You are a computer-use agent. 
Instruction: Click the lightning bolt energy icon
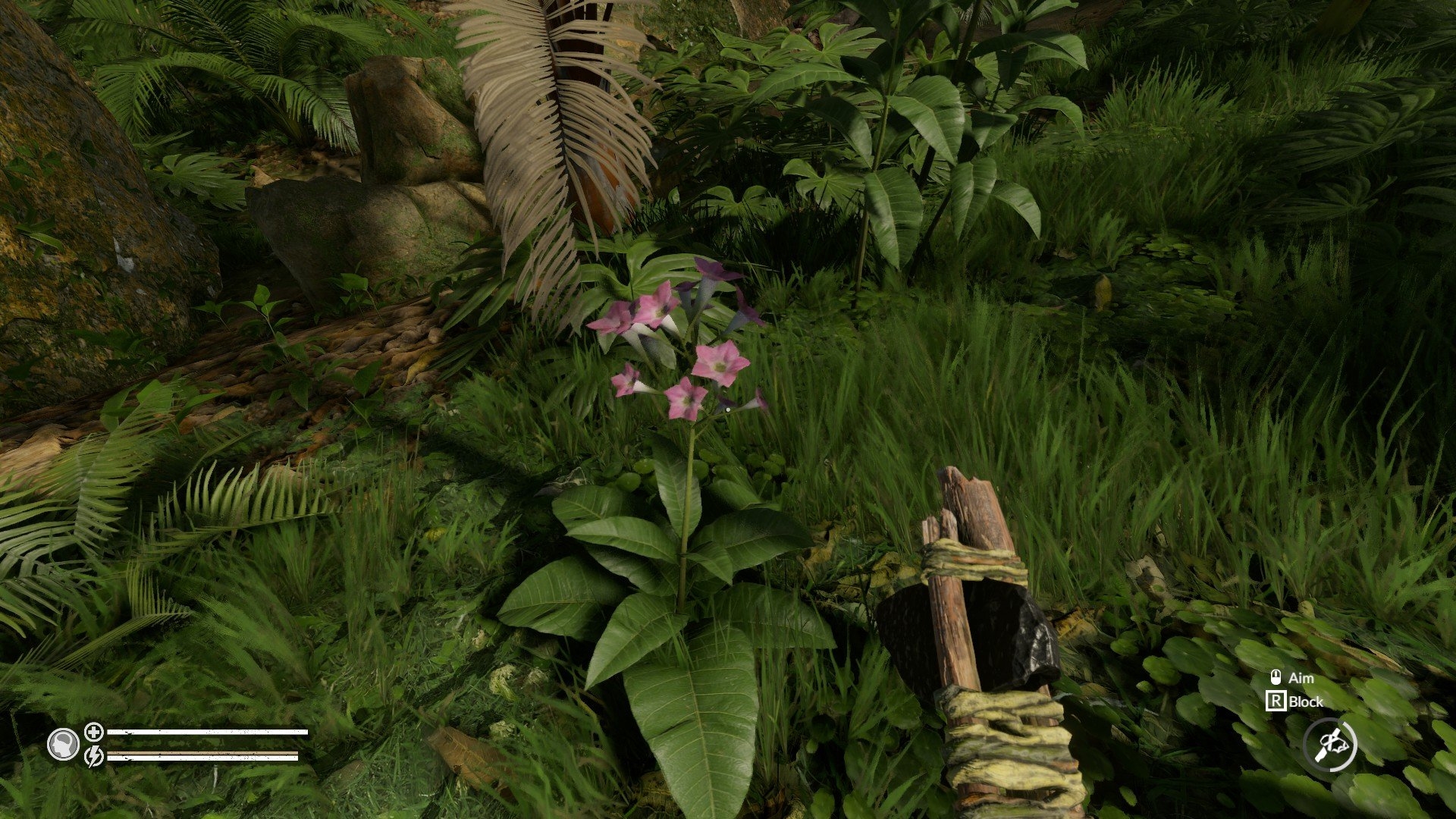tap(94, 756)
